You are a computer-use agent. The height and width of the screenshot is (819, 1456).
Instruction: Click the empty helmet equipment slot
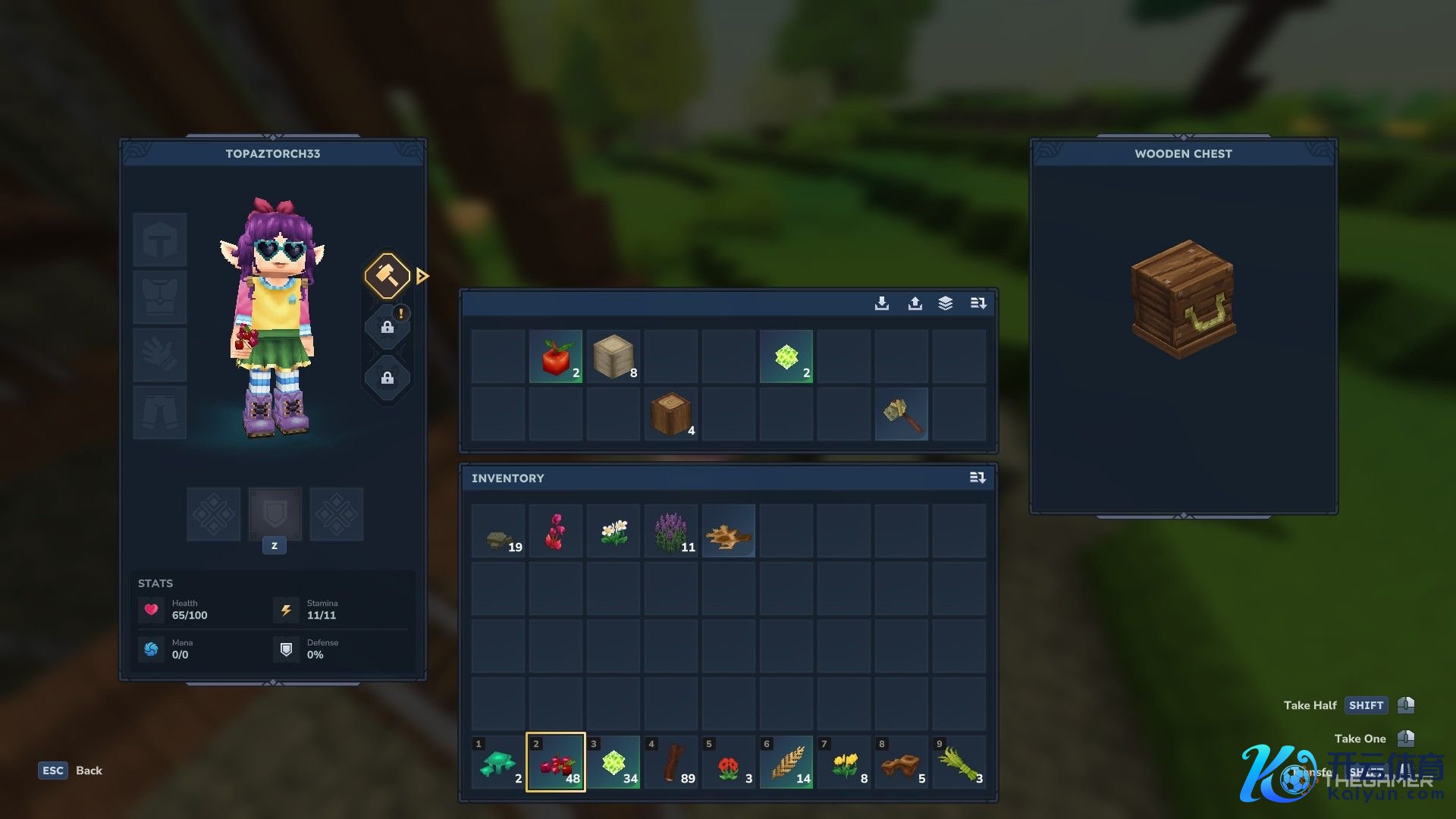click(160, 240)
